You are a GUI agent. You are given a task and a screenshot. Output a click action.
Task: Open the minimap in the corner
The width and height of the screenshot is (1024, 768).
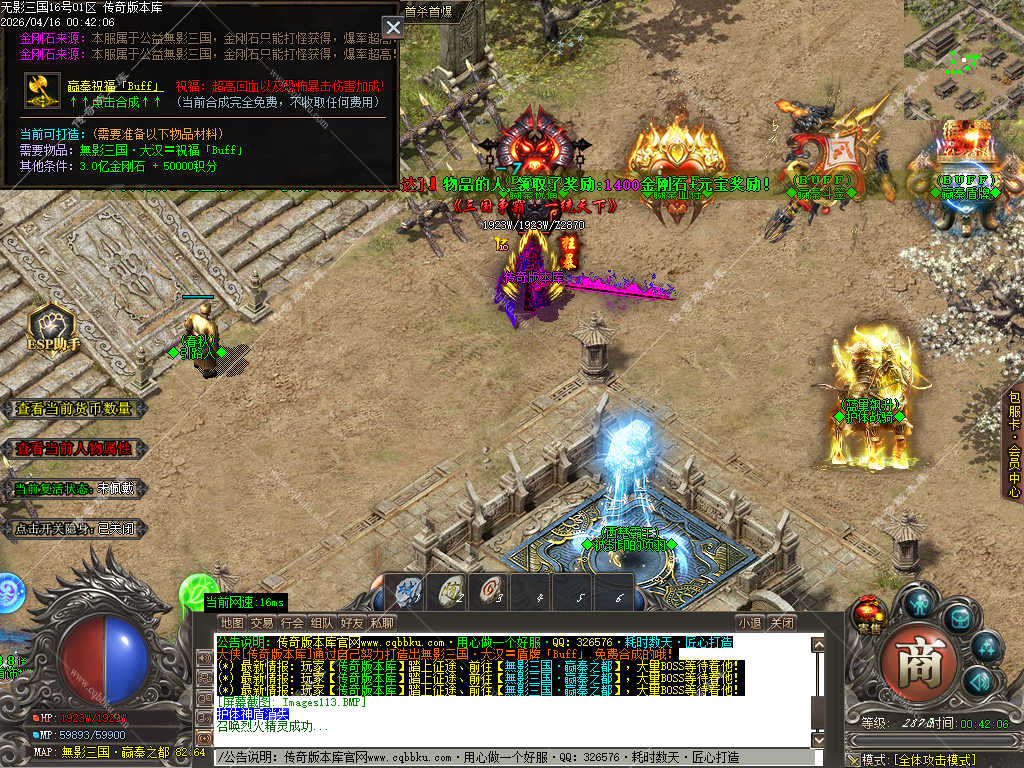pyautogui.click(x=963, y=57)
